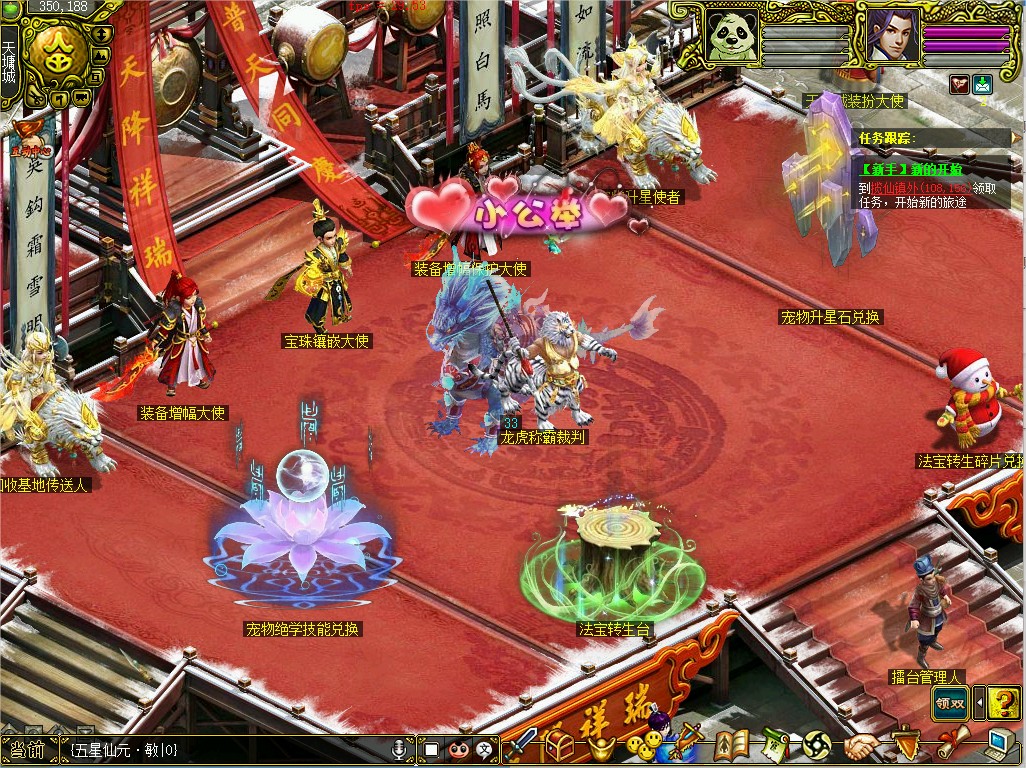Open the mail envelope download icon
Screen dimensions: 1026x768
click(981, 85)
